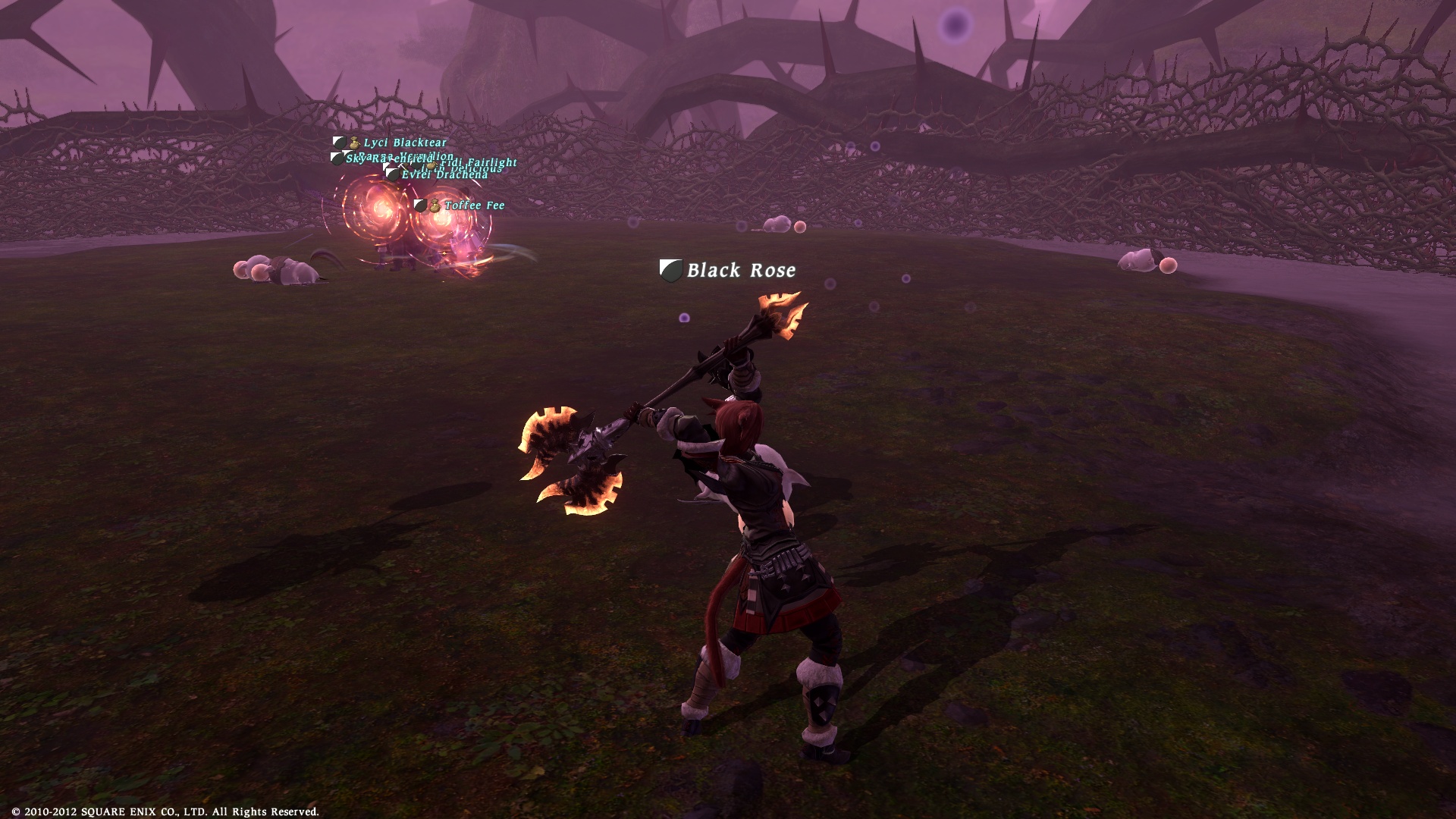Viewport: 1456px width, 819px height.
Task: Select the Black Rose player nameplate
Action: coord(740,271)
